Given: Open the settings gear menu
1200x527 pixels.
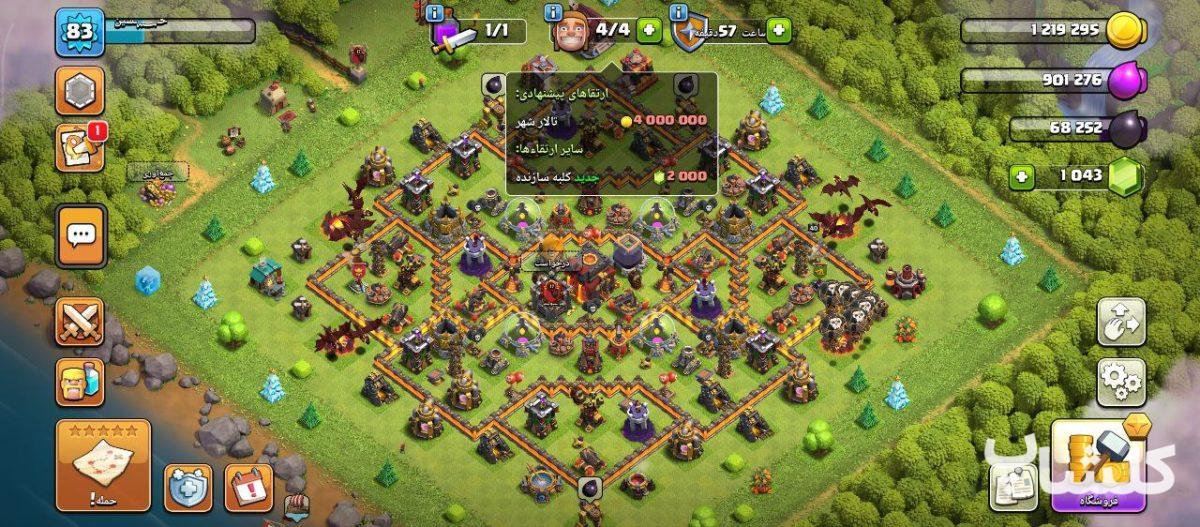Looking at the screenshot, I should coord(1120,381).
